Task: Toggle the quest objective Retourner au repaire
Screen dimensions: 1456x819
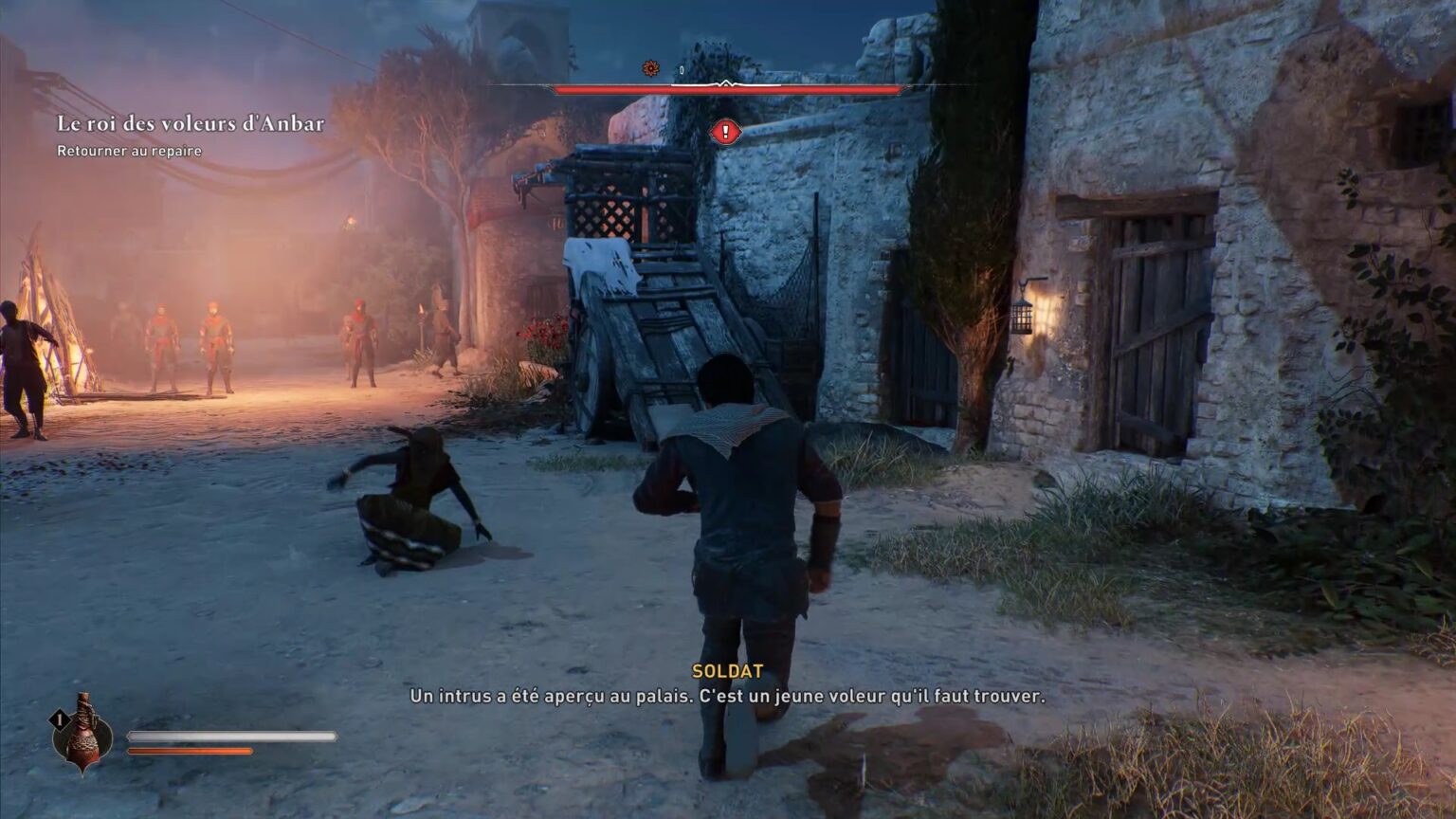Action: coord(129,150)
